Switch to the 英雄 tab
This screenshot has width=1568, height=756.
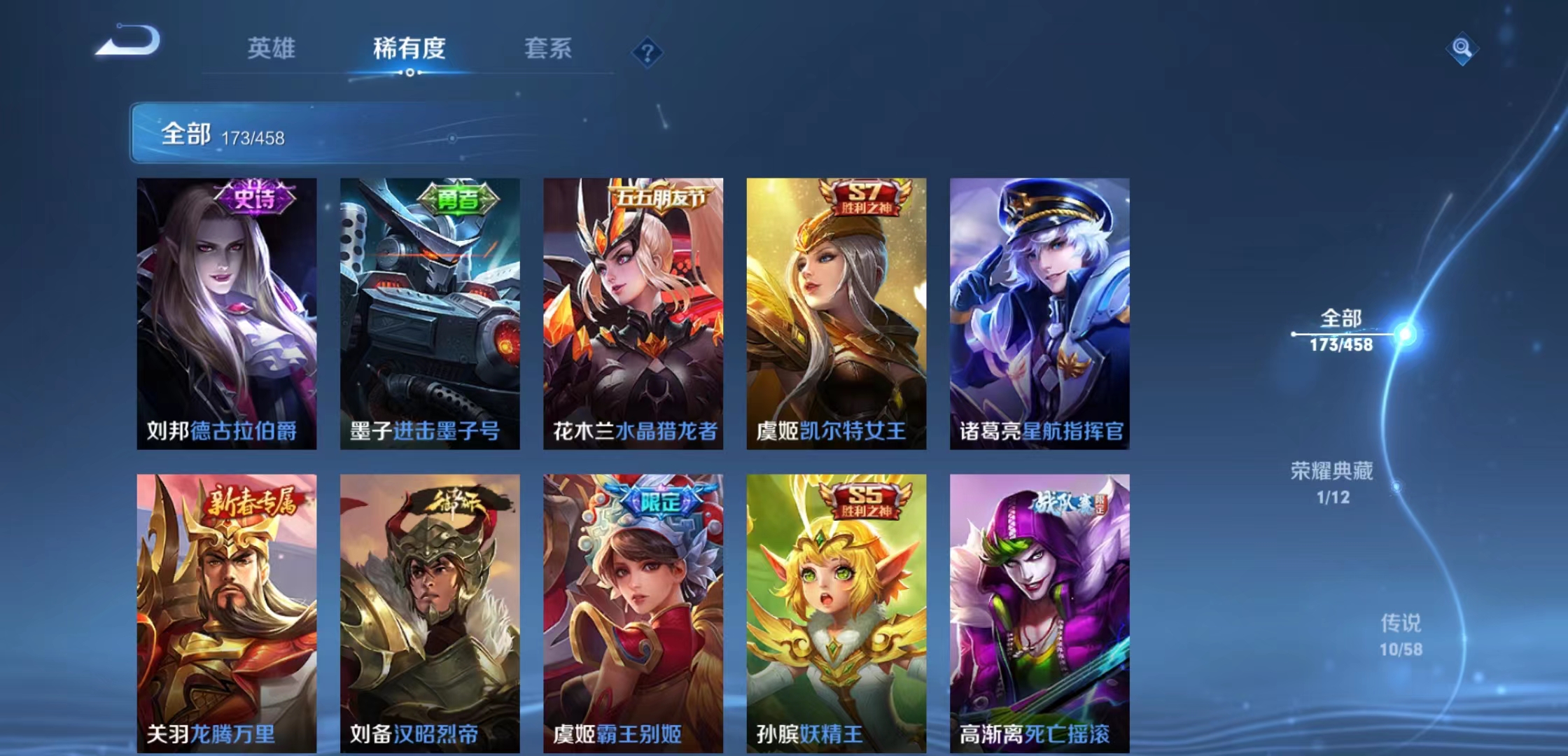[x=272, y=49]
